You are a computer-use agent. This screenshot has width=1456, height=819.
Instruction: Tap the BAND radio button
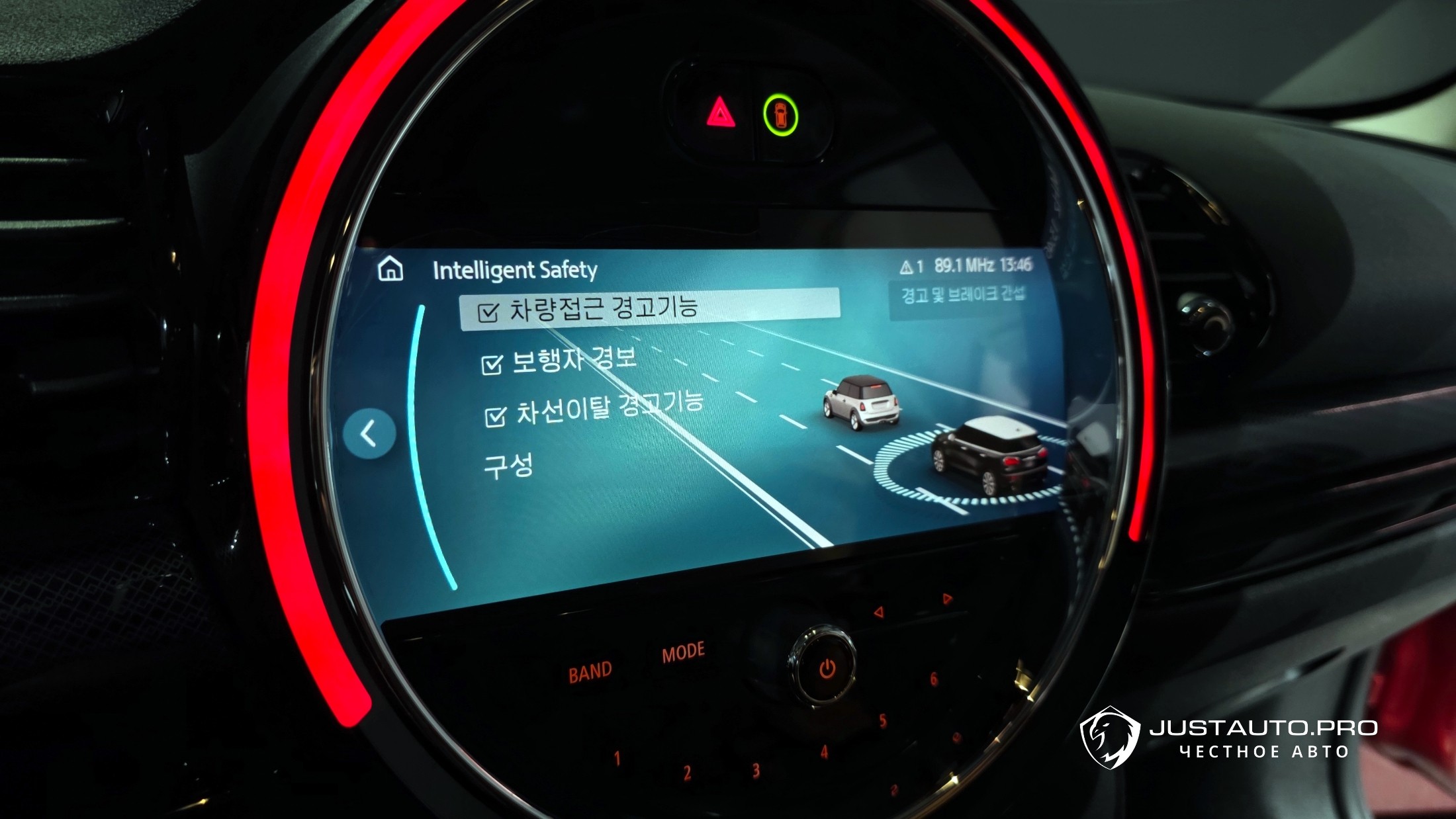click(590, 672)
